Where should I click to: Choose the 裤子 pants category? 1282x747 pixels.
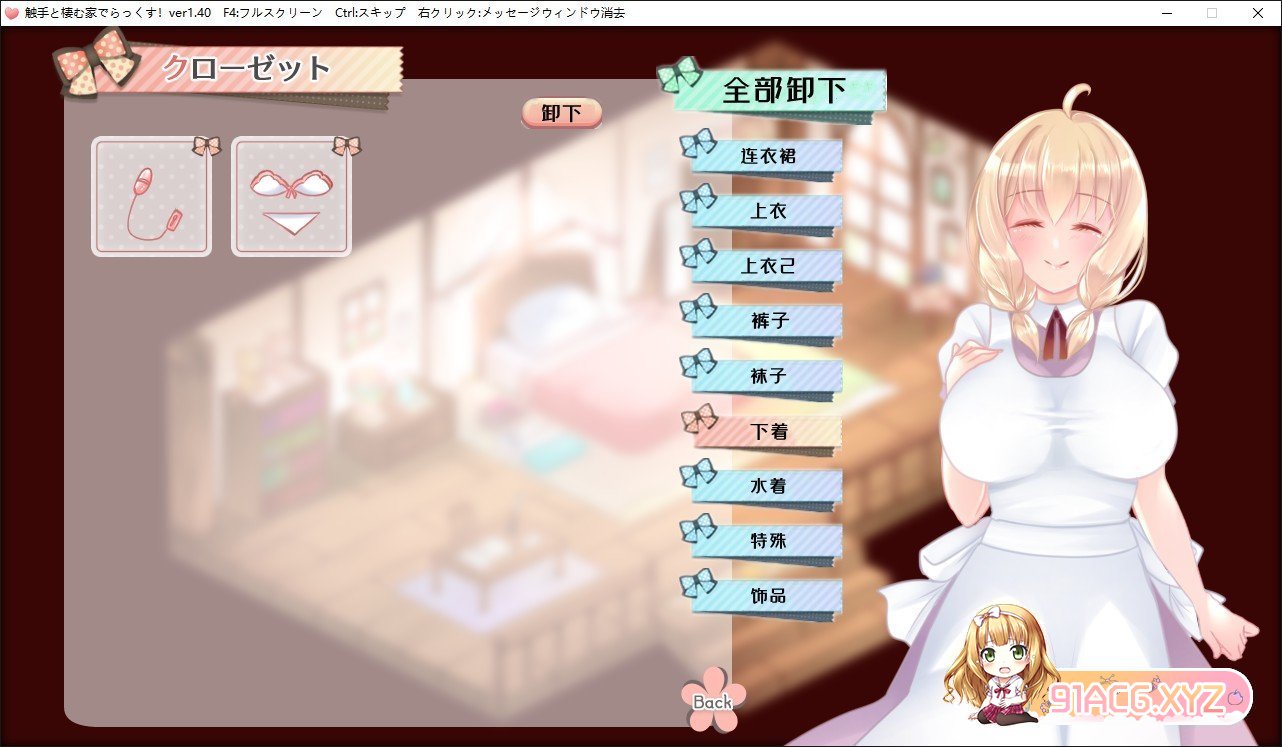click(767, 321)
